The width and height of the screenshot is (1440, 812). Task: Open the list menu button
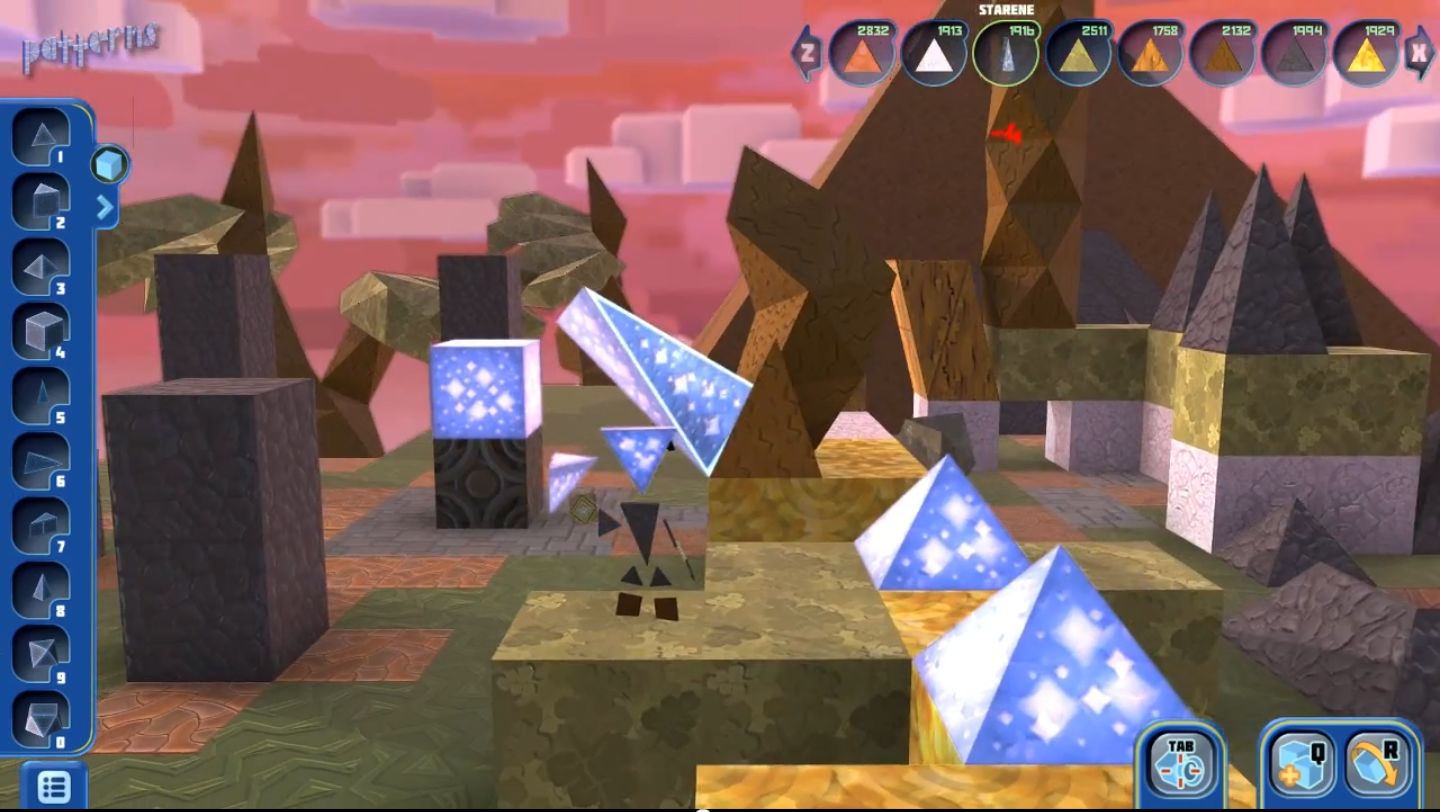(x=53, y=787)
